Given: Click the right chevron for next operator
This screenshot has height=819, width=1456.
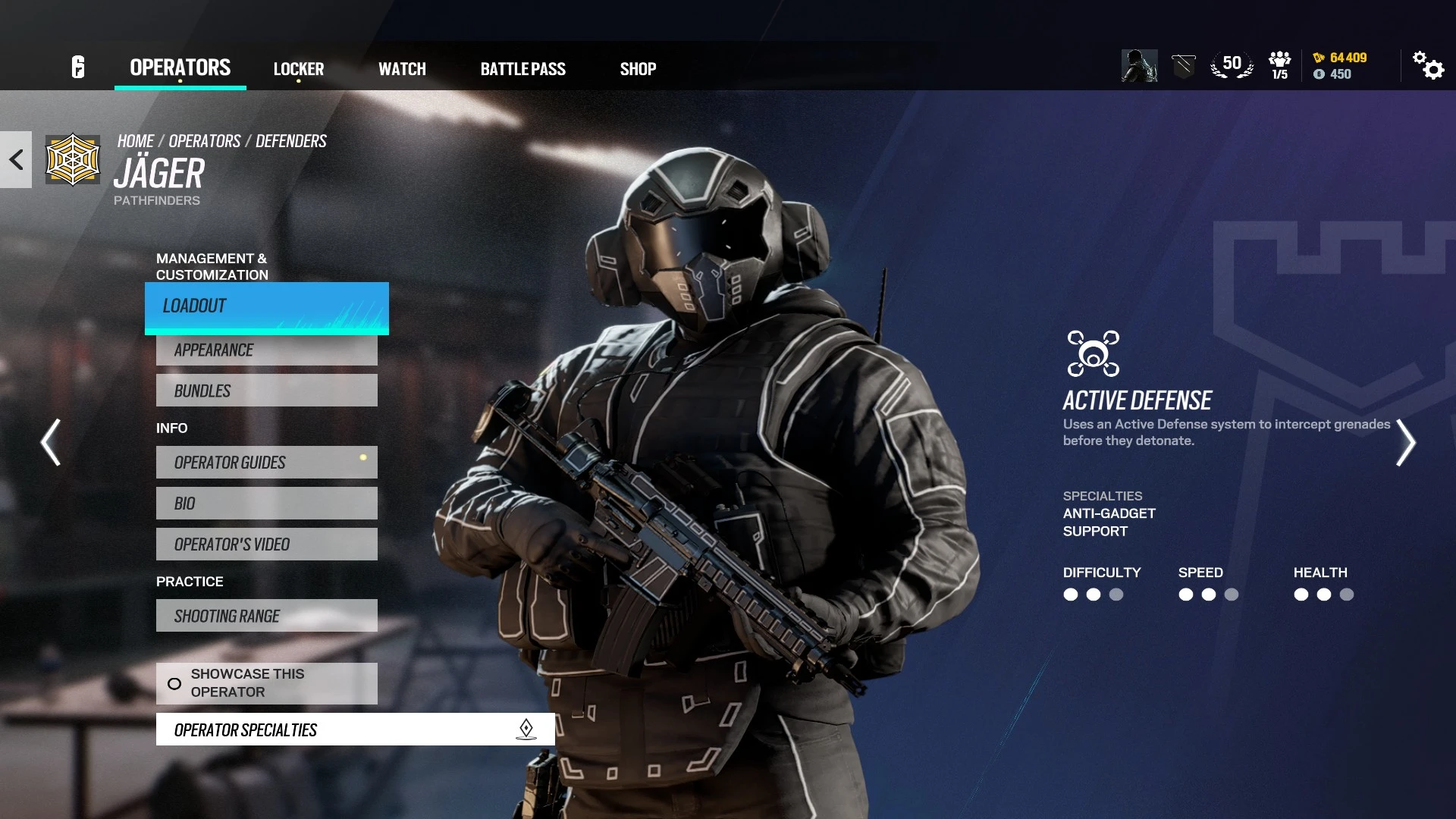Looking at the screenshot, I should point(1407,442).
